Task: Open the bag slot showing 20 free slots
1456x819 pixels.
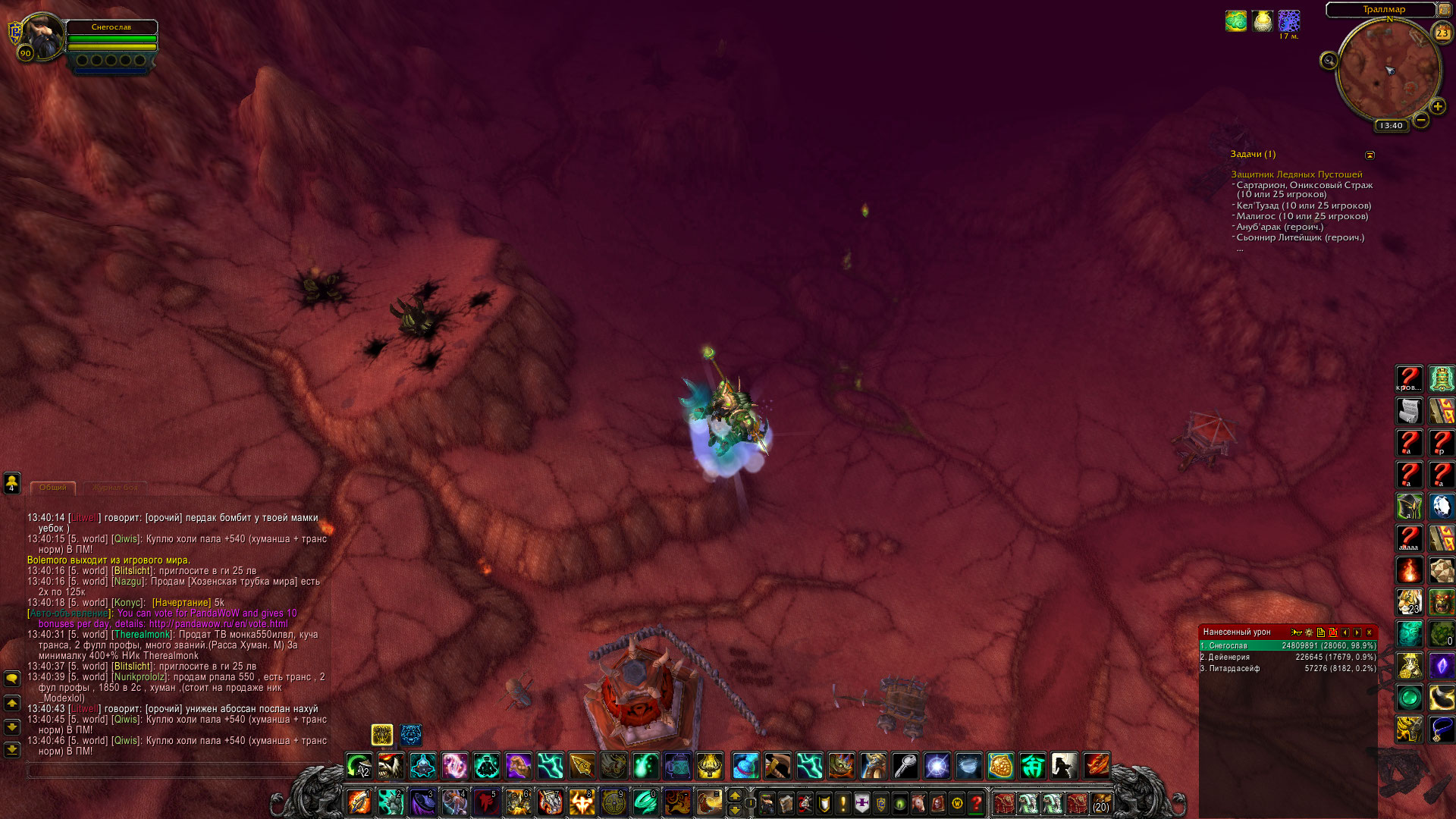Action: click(x=1100, y=802)
